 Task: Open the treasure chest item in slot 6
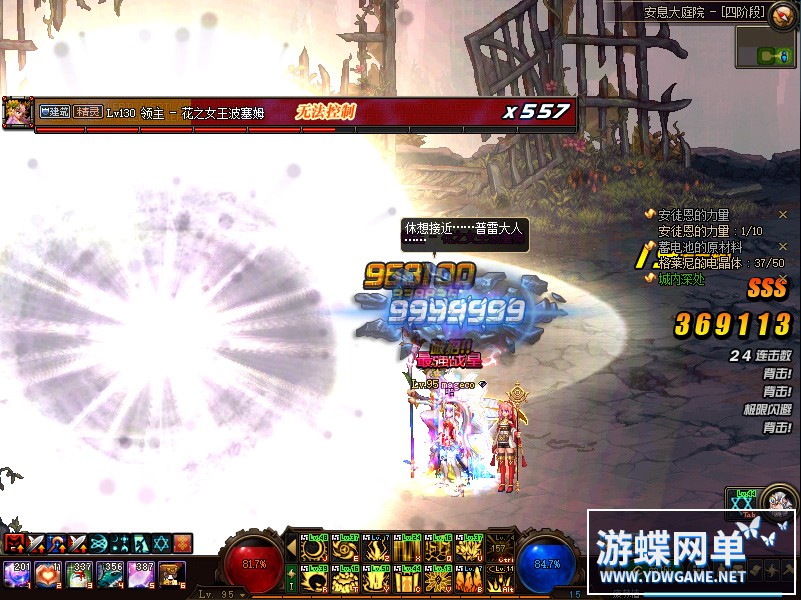[x=172, y=574]
